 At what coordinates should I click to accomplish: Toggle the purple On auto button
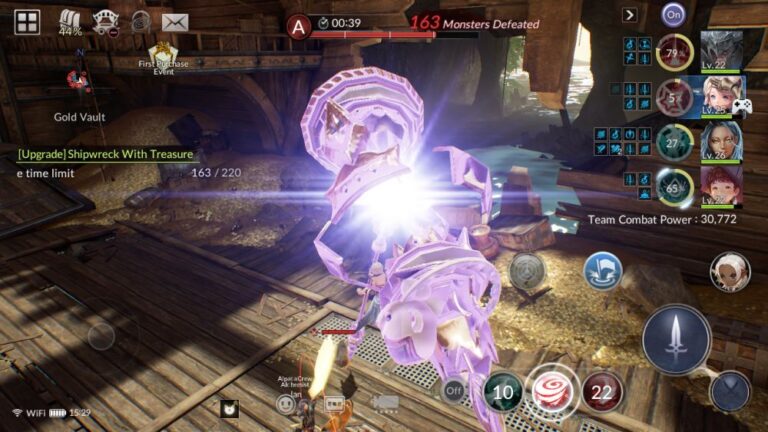pos(673,14)
